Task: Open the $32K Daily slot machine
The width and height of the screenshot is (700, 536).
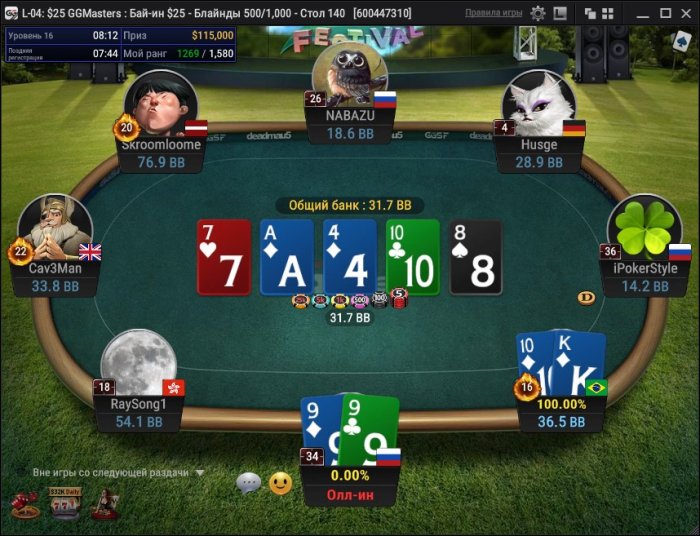Action: [x=63, y=503]
